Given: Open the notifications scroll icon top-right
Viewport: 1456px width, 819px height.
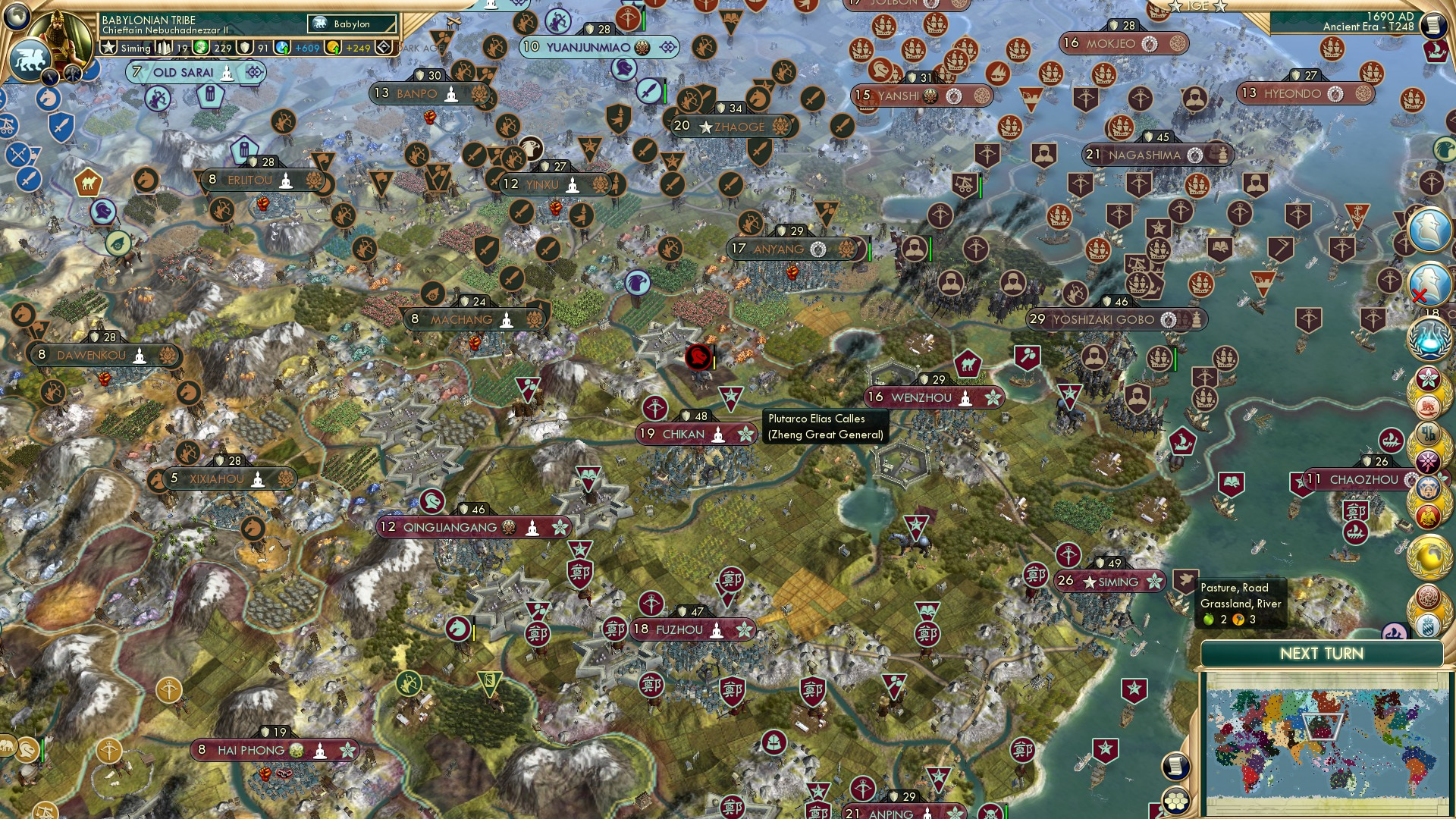Looking at the screenshot, I should tap(1432, 24).
